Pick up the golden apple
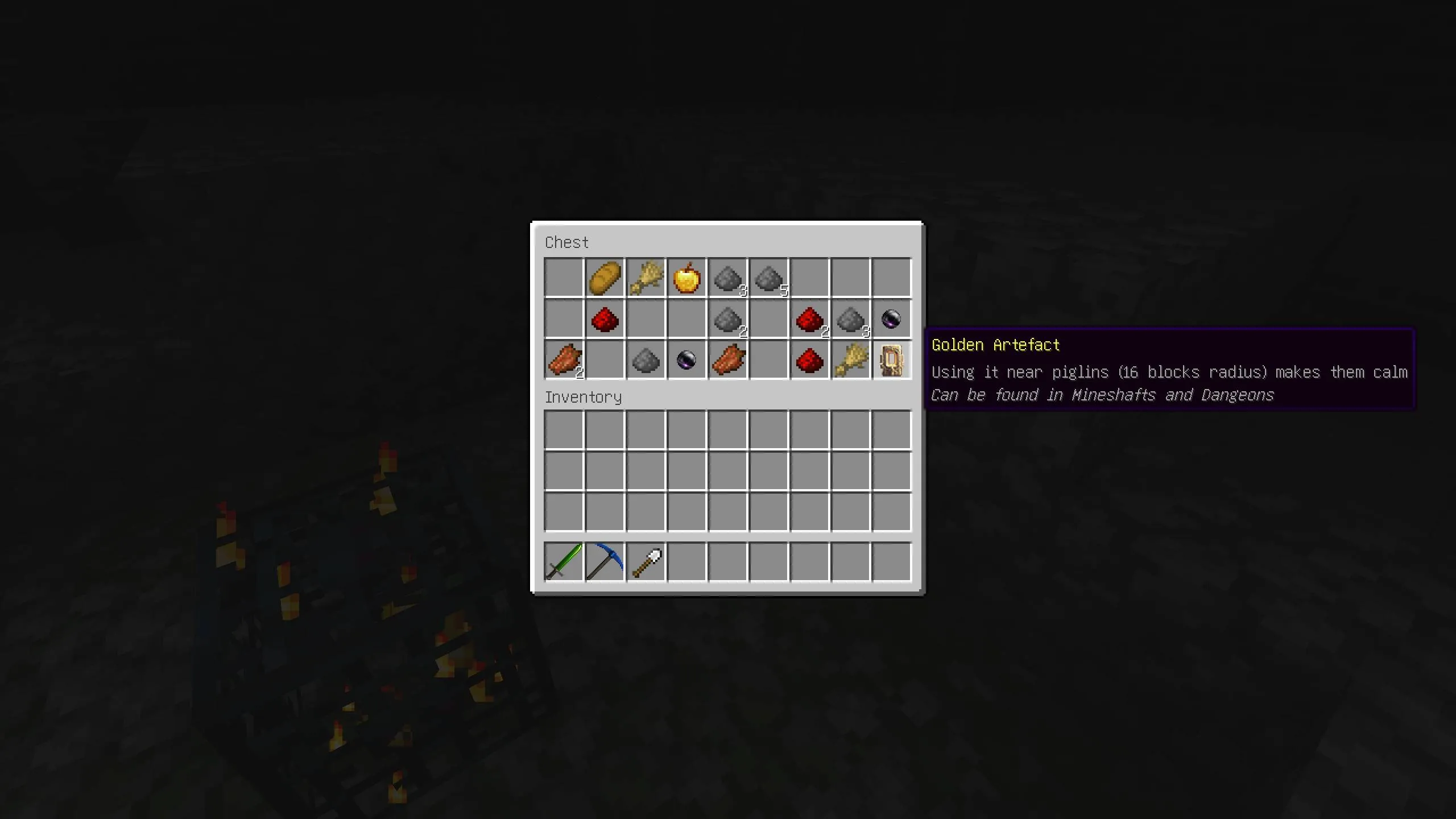The width and height of the screenshot is (1456, 819). [x=686, y=278]
